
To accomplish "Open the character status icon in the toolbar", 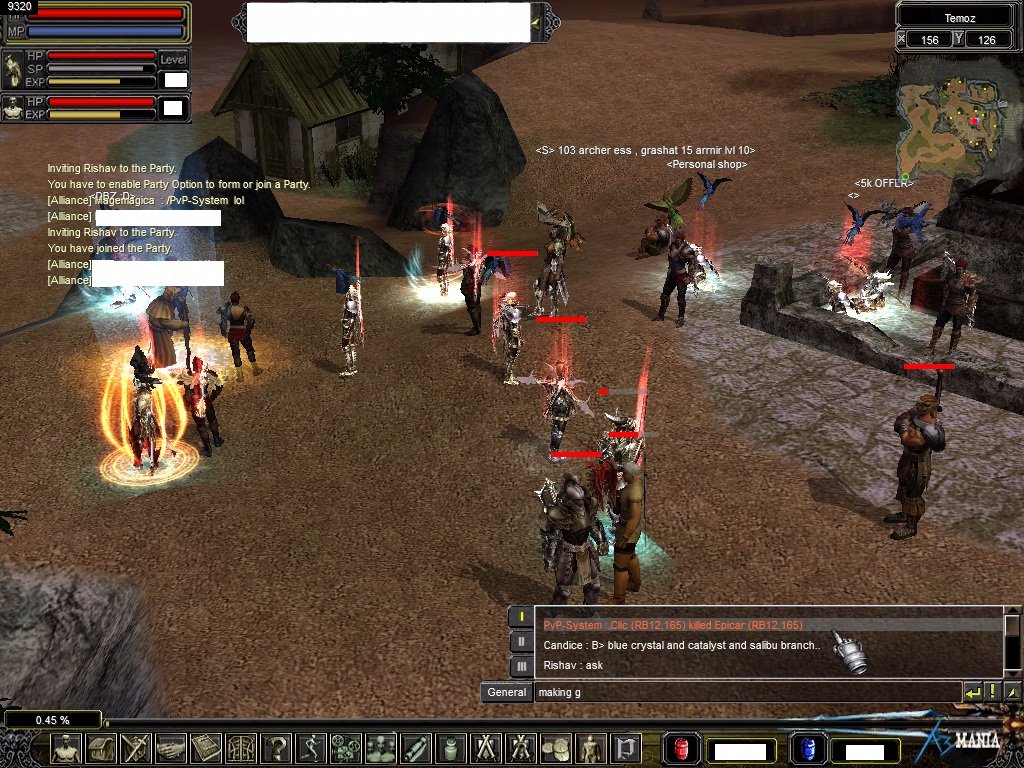I will tap(66, 748).
